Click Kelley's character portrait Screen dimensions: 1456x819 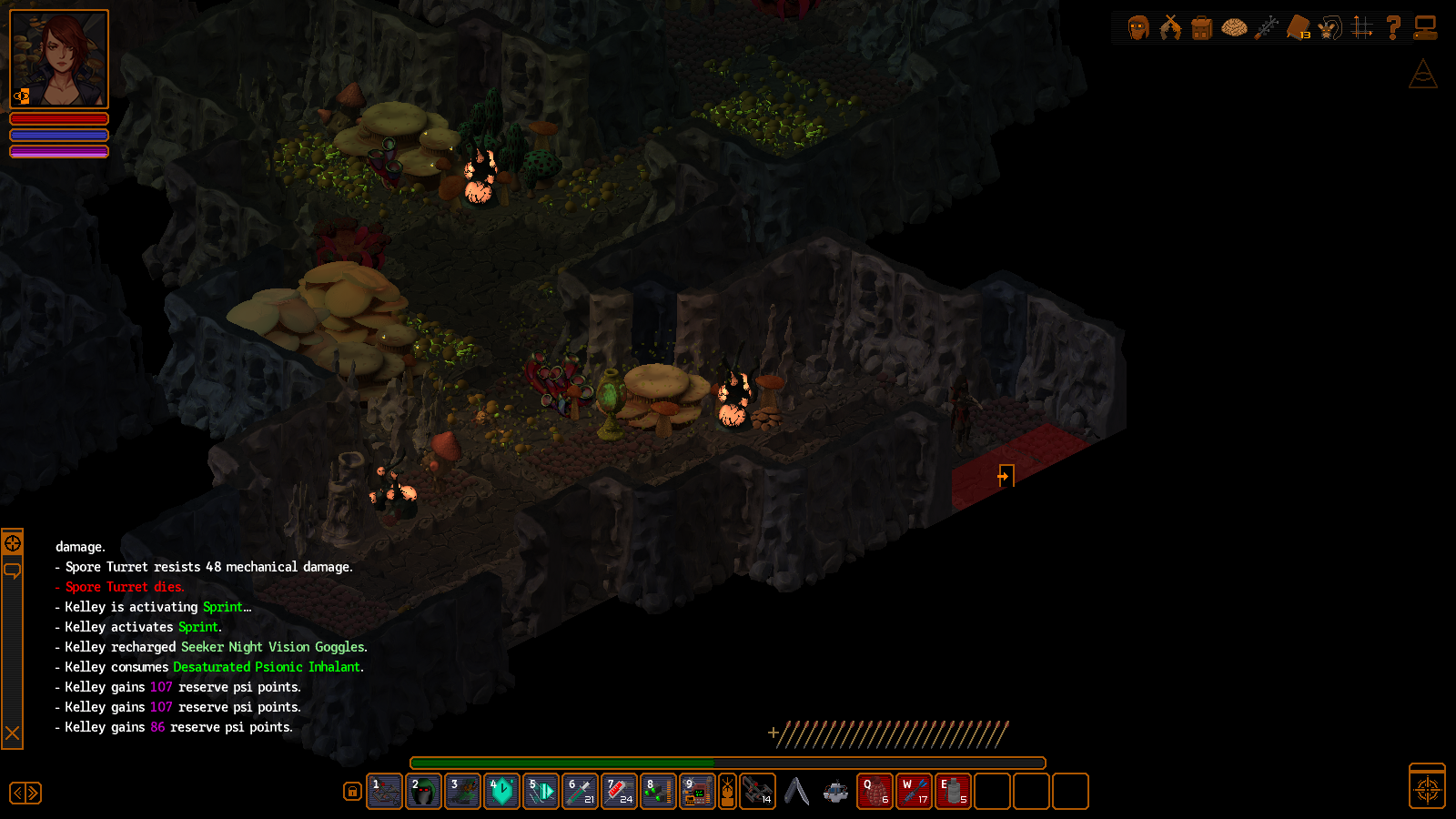pos(59,59)
